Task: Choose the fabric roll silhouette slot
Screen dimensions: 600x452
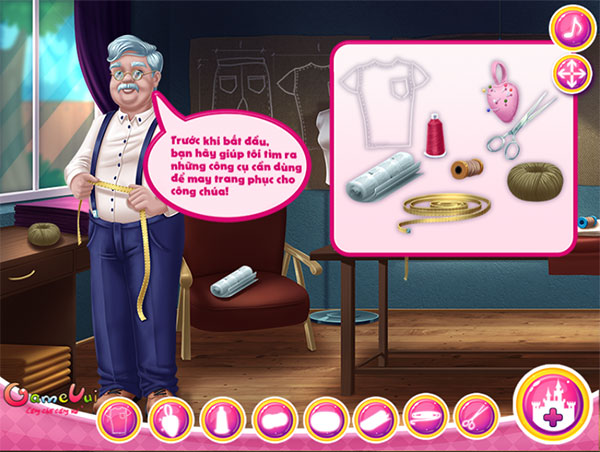Action: 374,418
